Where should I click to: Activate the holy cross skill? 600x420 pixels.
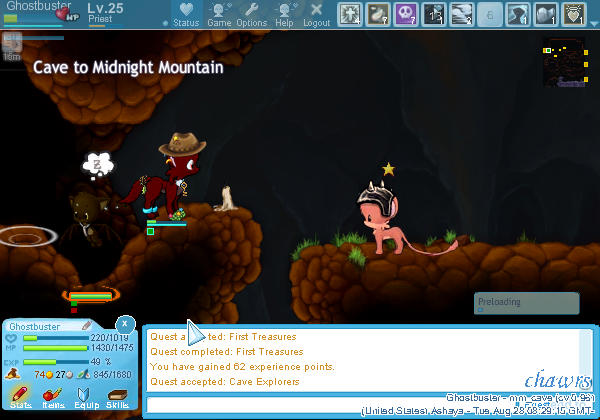350,13
